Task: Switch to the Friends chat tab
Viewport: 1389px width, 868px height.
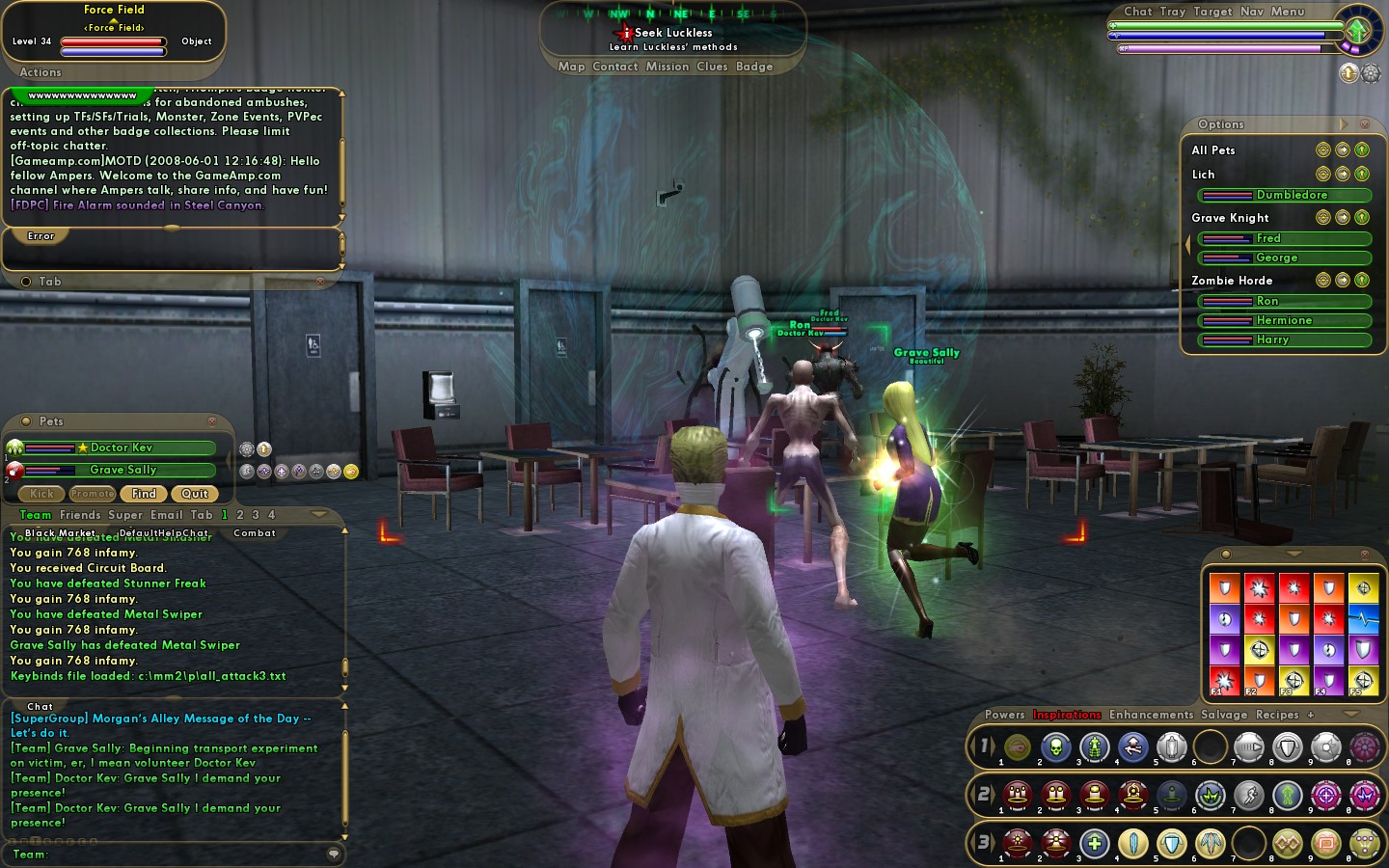Action: coord(80,515)
